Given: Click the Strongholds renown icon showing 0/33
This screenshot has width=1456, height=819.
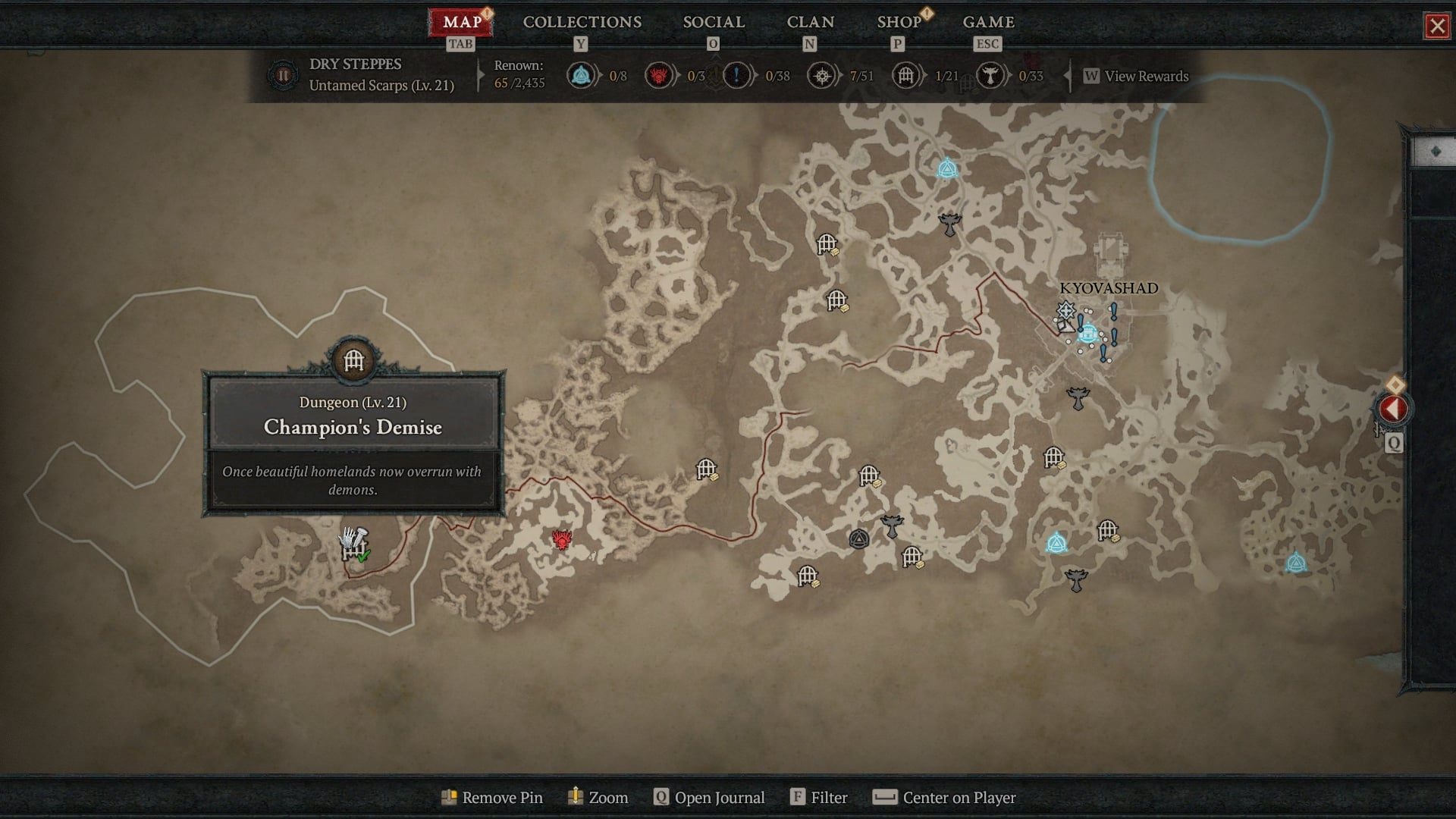Looking at the screenshot, I should [991, 76].
